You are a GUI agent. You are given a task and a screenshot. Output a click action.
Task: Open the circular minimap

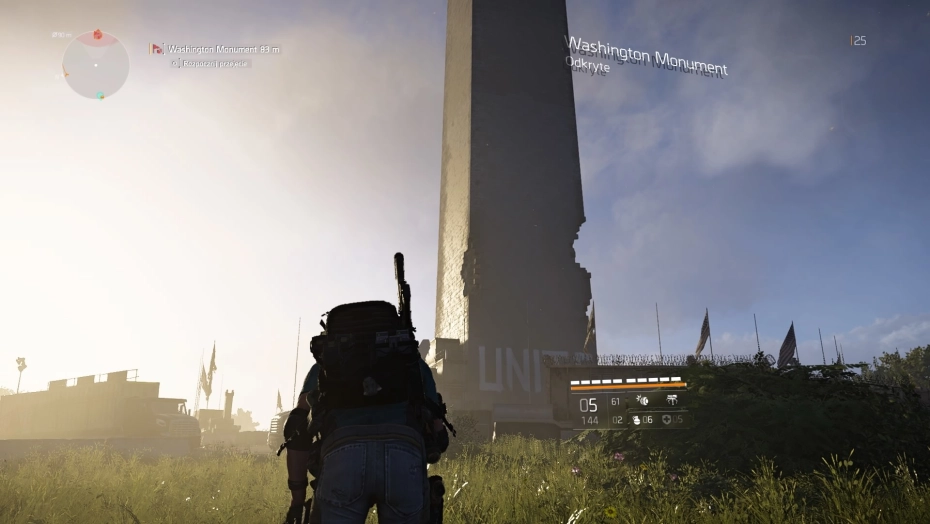(96, 66)
